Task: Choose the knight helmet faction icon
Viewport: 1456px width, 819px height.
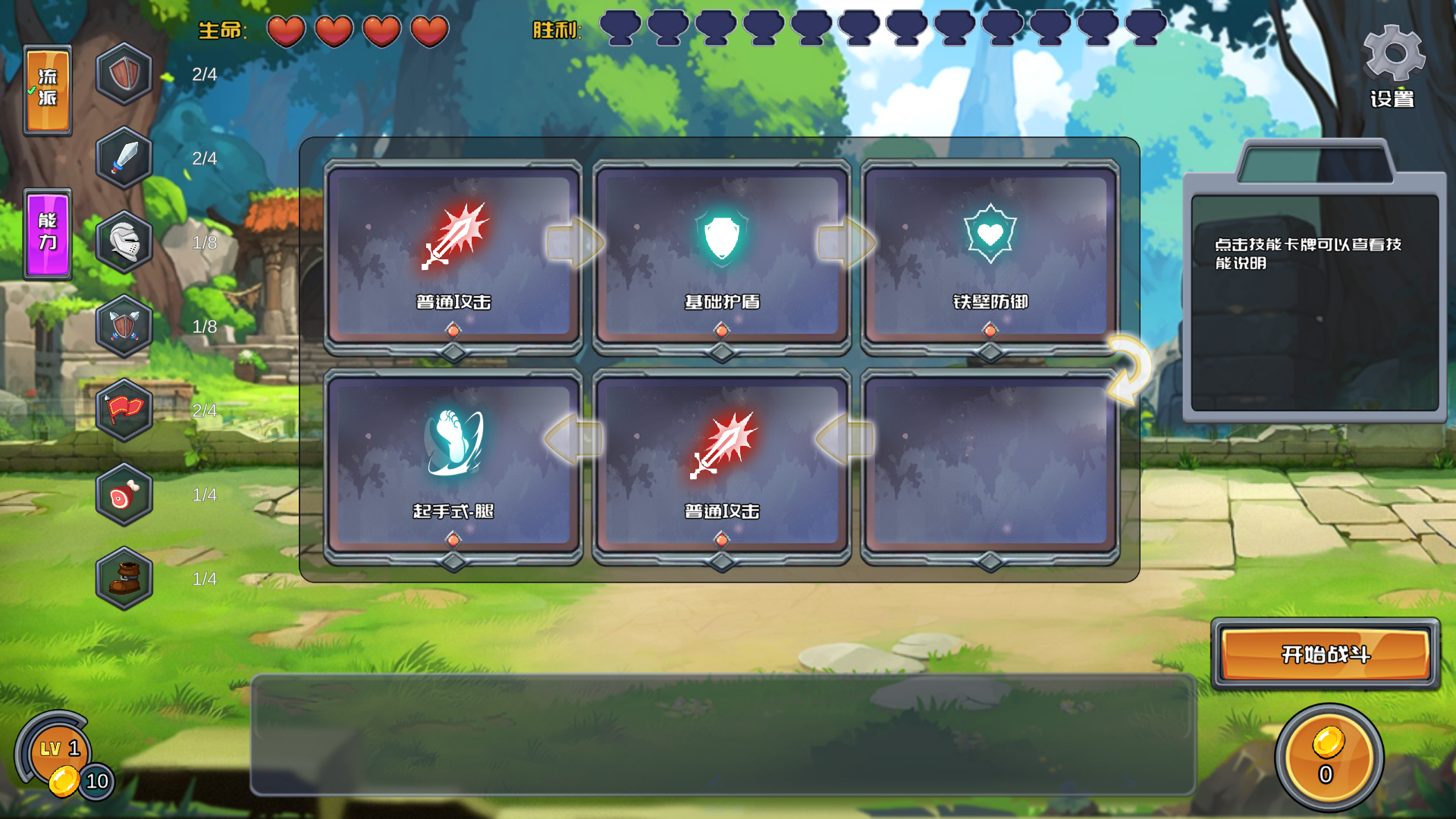Action: pos(124,243)
